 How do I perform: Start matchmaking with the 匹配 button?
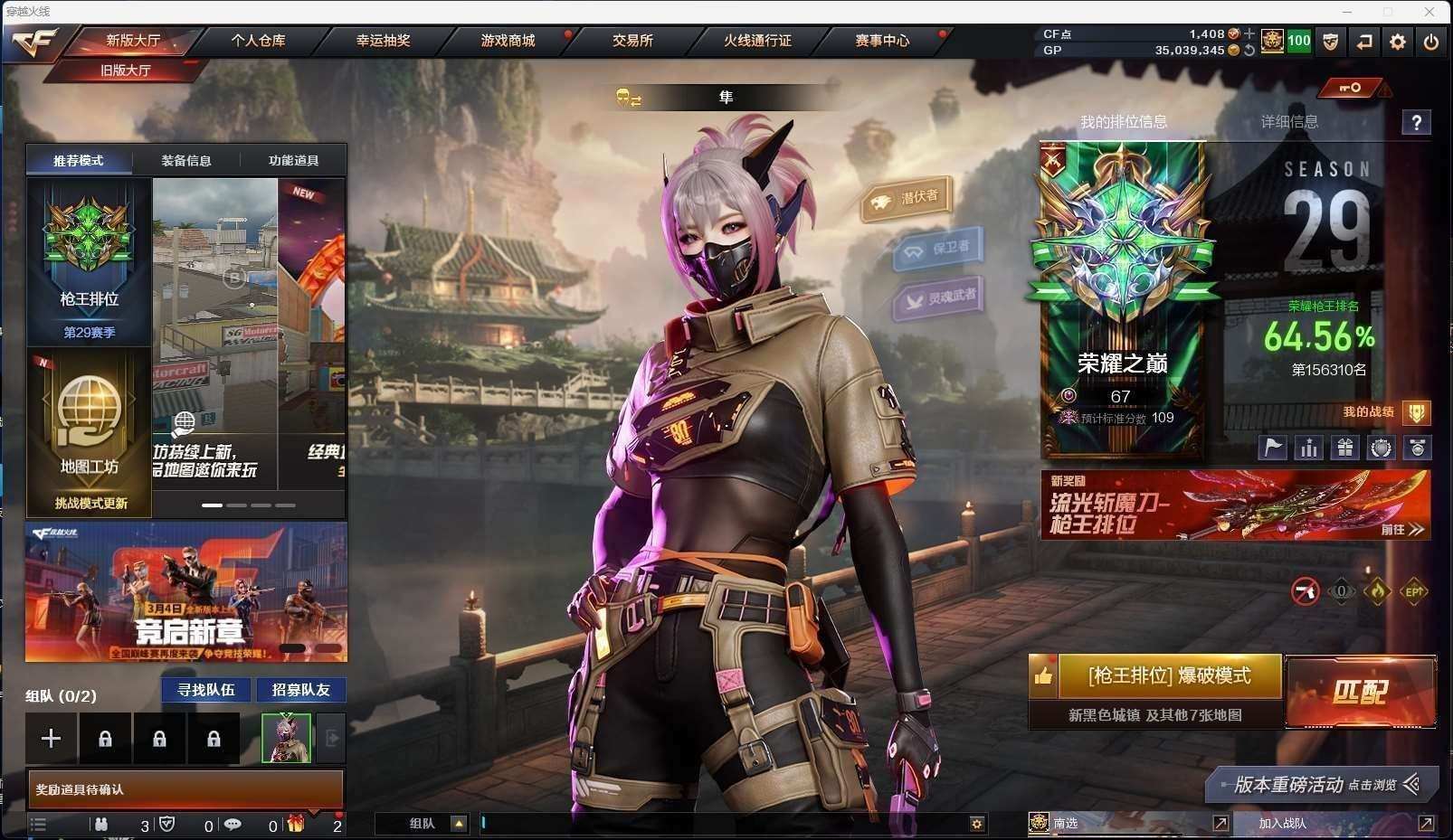(x=1360, y=693)
